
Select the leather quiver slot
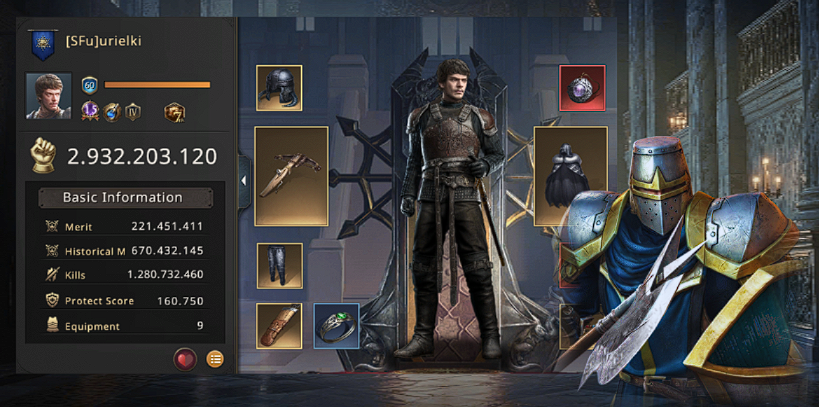(x=279, y=326)
